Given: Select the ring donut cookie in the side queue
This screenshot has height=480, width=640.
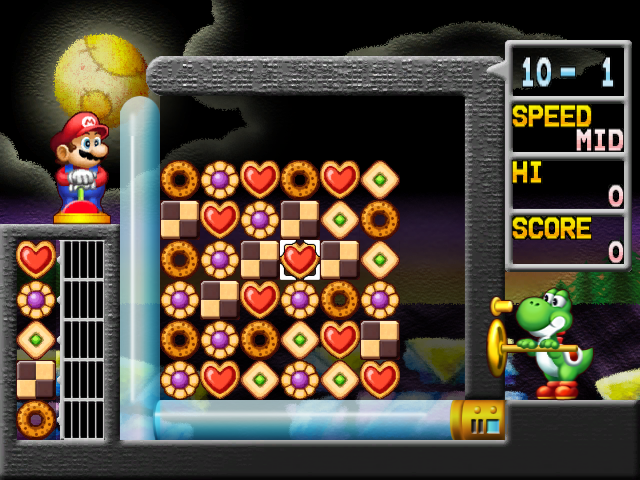Looking at the screenshot, I should point(36,419).
